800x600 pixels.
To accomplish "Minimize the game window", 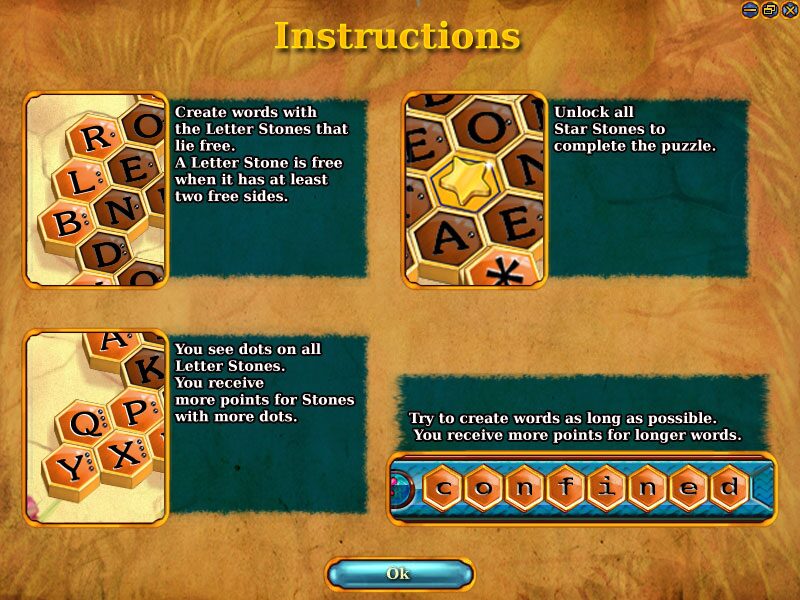I will click(751, 9).
